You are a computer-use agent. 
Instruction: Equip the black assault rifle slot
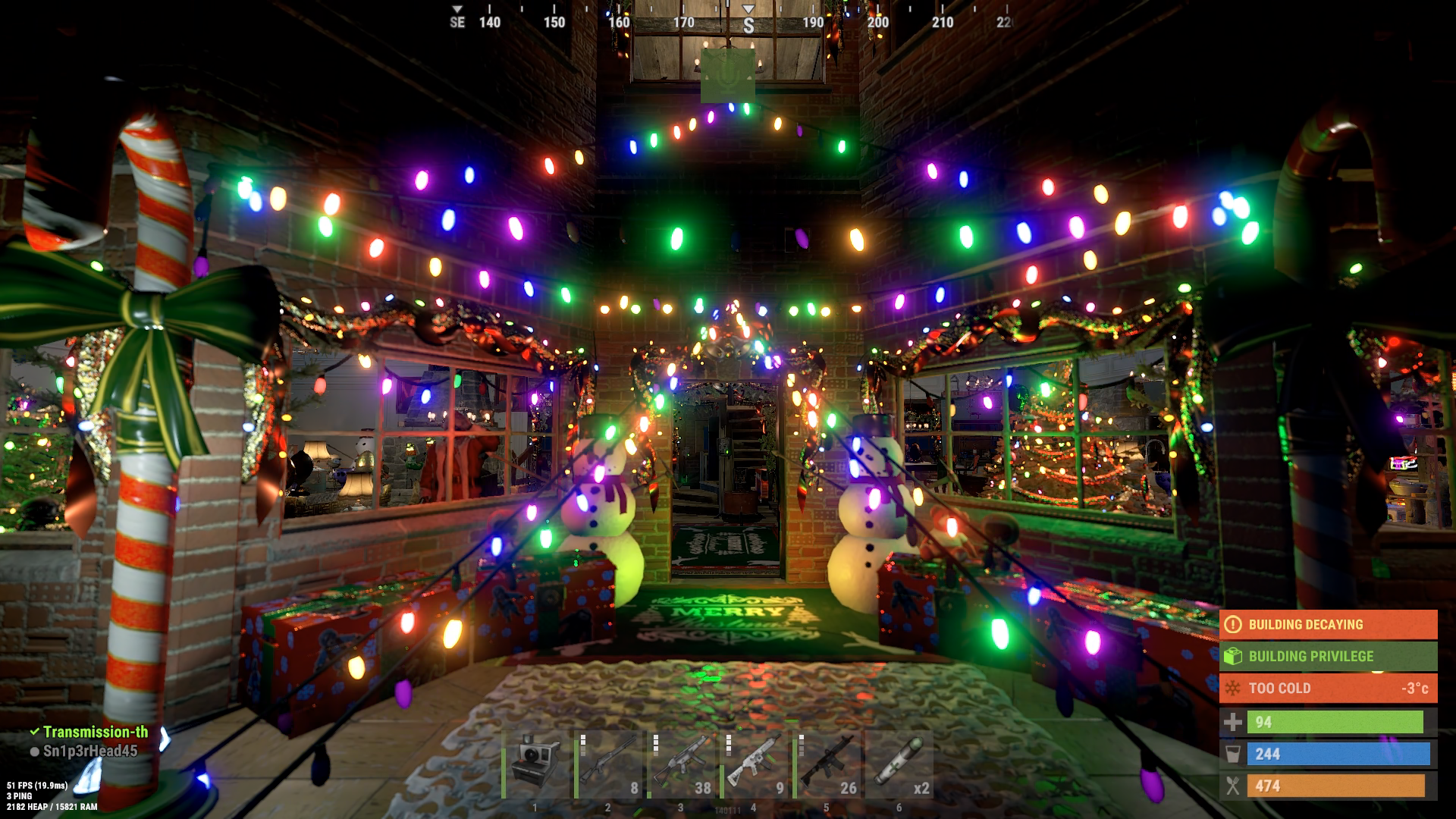click(x=827, y=764)
